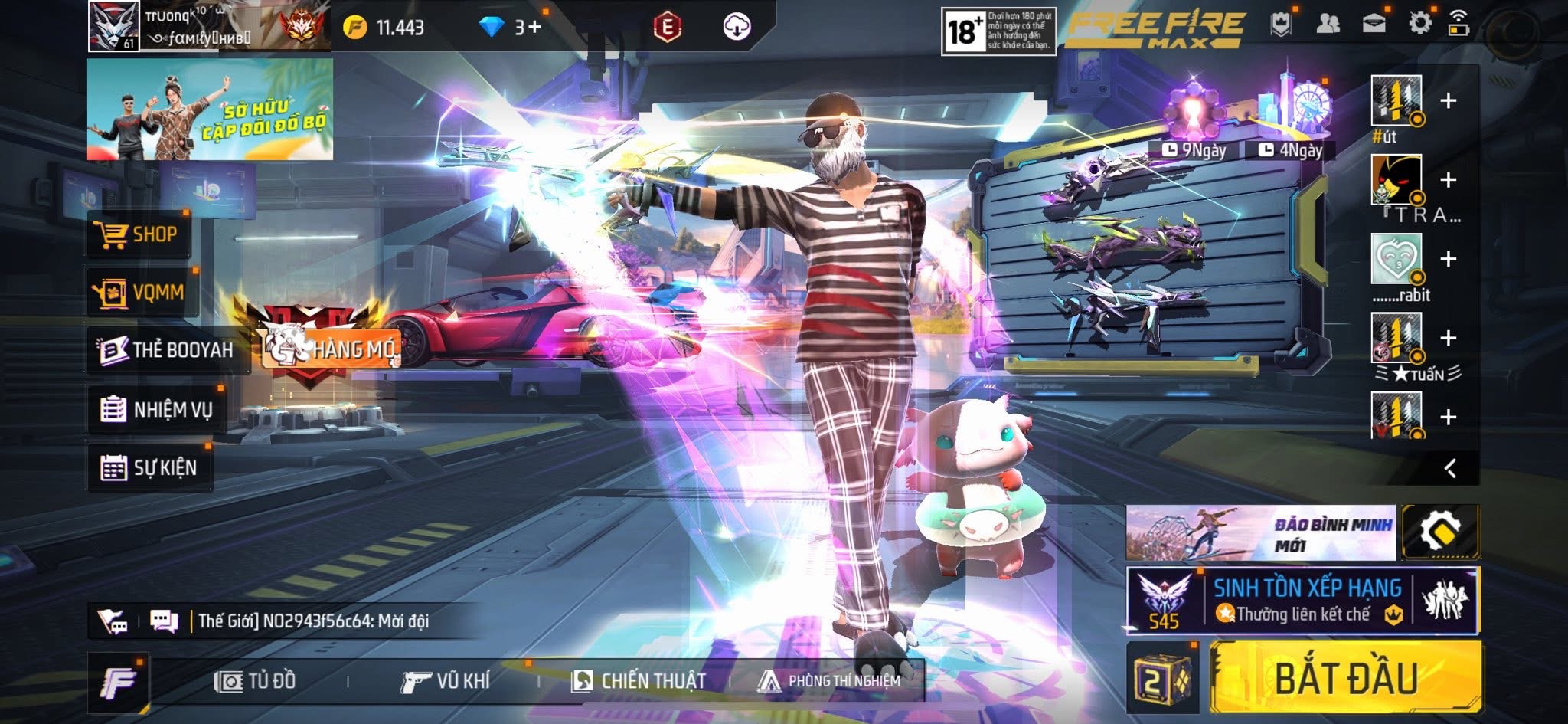Viewport: 1568px width, 724px height.
Task: Open the friends list icon
Action: [1328, 23]
